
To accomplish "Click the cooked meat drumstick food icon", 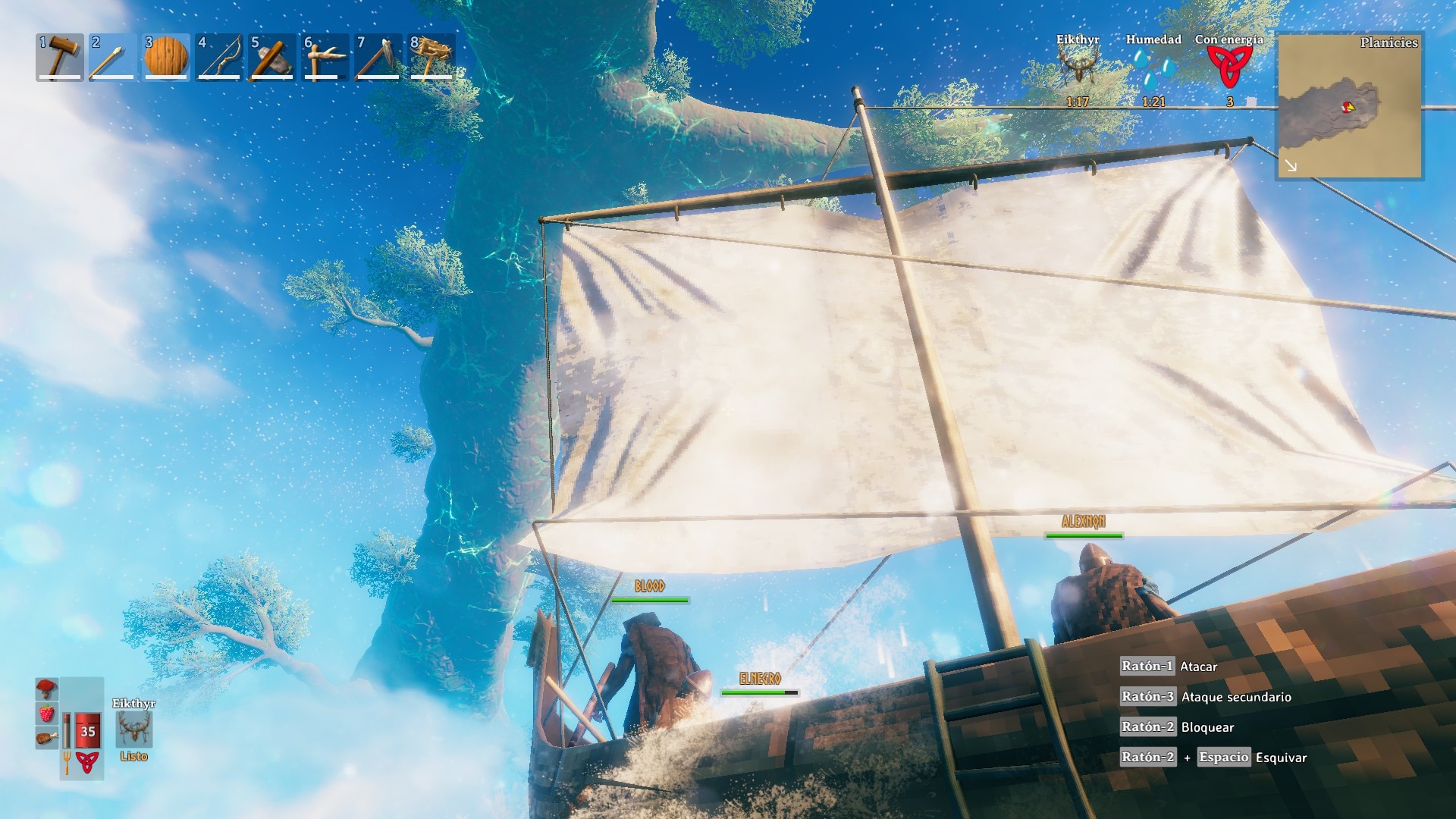I will click(x=46, y=737).
